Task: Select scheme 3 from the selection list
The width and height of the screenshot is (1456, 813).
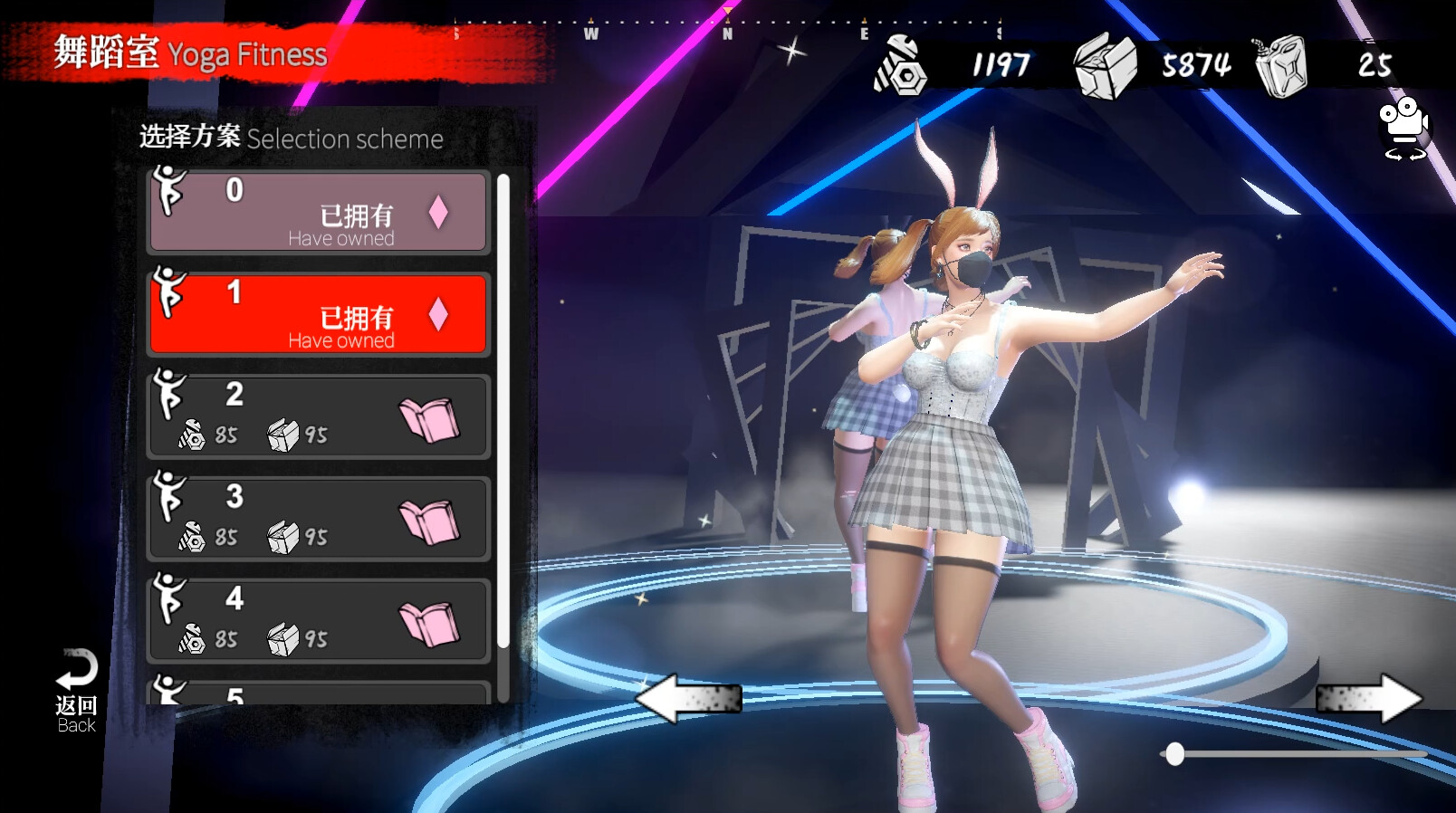Action: tap(319, 519)
